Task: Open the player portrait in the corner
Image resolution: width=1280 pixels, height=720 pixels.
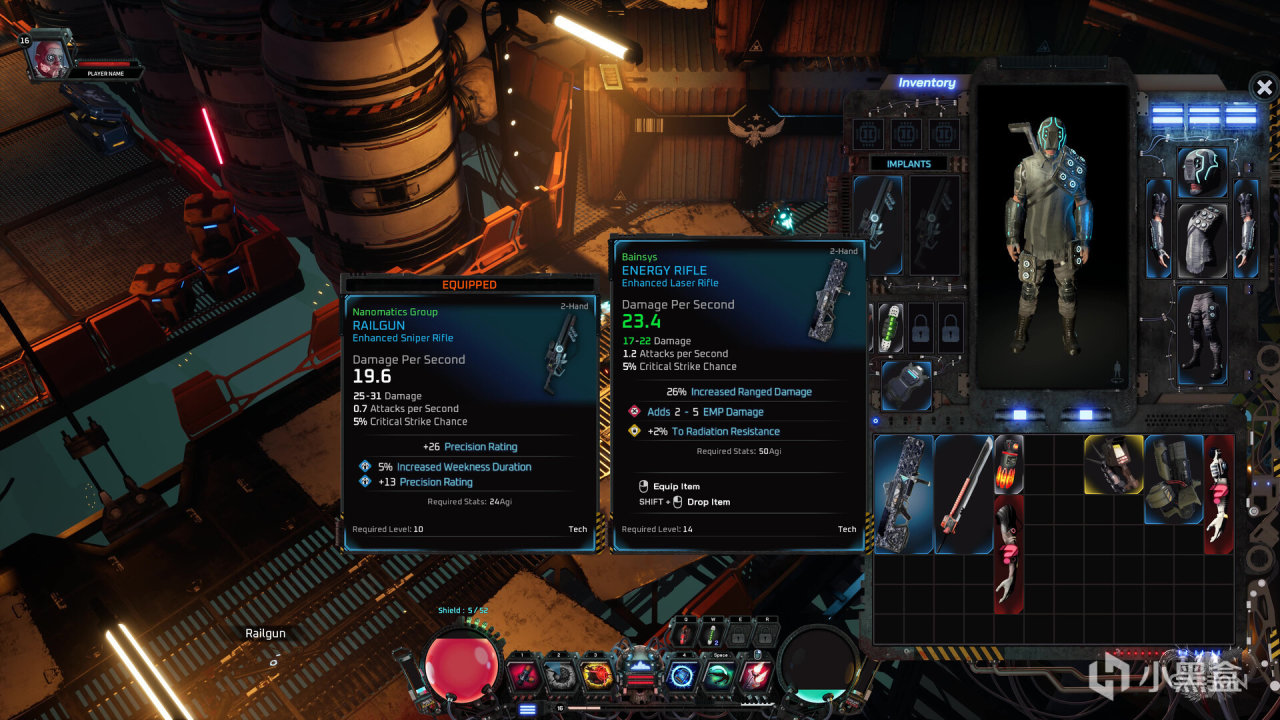Action: (x=48, y=56)
